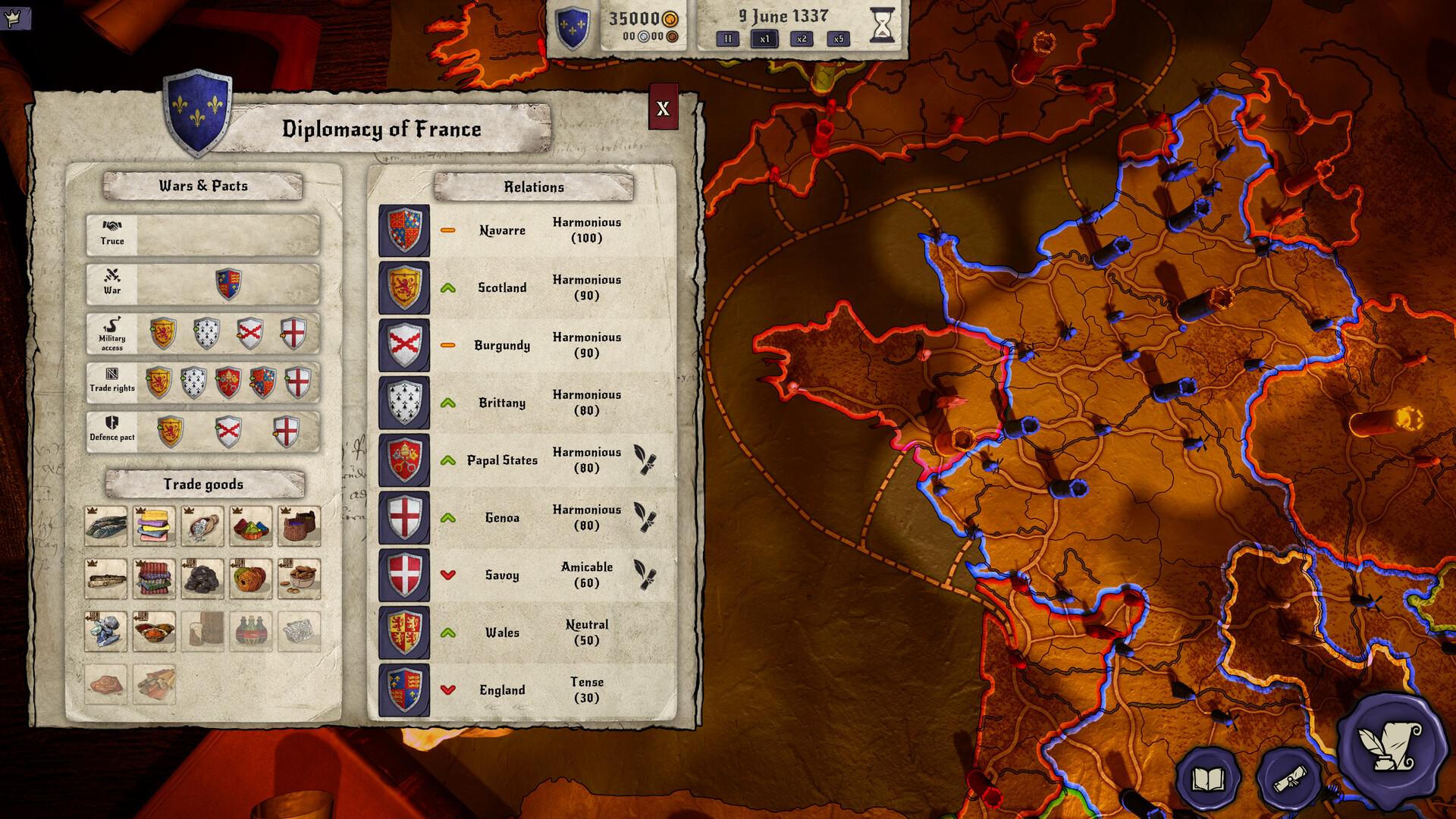Image resolution: width=1456 pixels, height=819 pixels.
Task: Click the Wars & Pacts header
Action: pyautogui.click(x=202, y=186)
